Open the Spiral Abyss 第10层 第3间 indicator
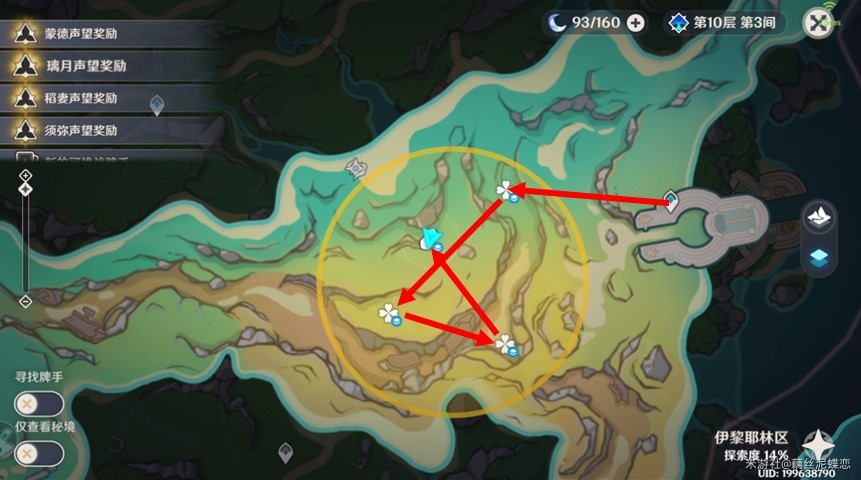The width and height of the screenshot is (861, 480). click(x=724, y=23)
